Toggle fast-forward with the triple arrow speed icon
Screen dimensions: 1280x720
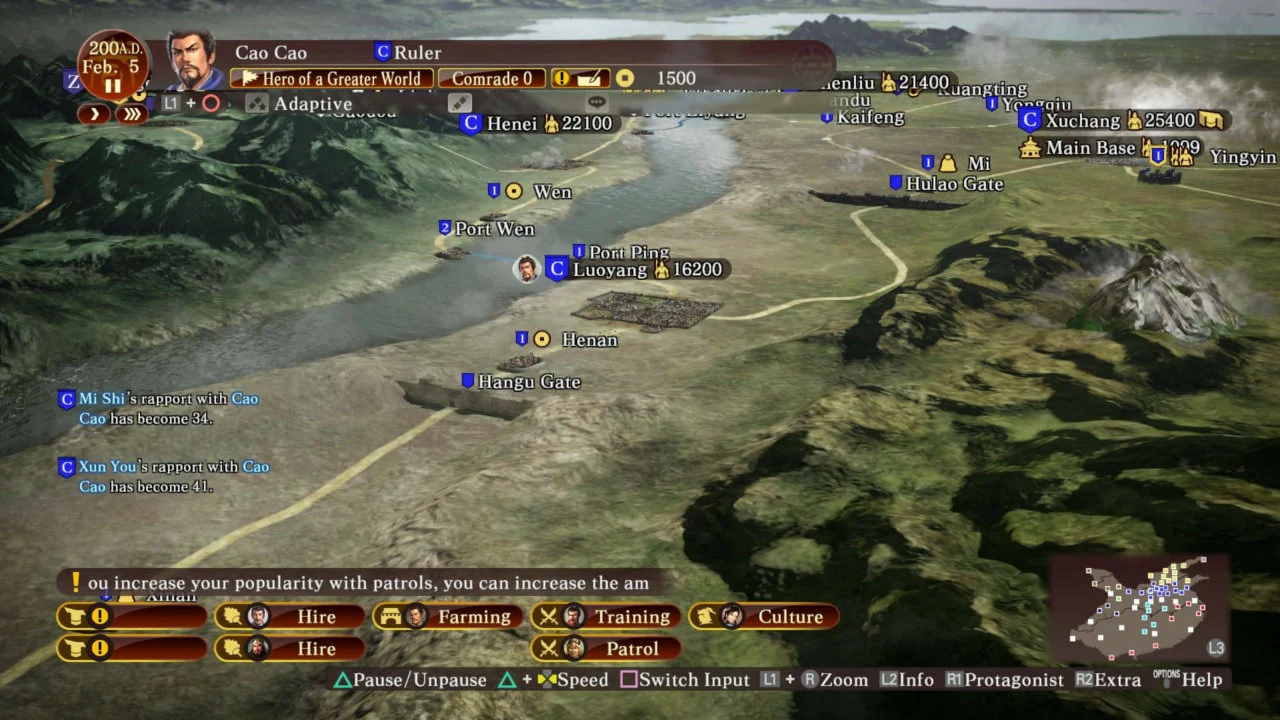click(x=133, y=113)
